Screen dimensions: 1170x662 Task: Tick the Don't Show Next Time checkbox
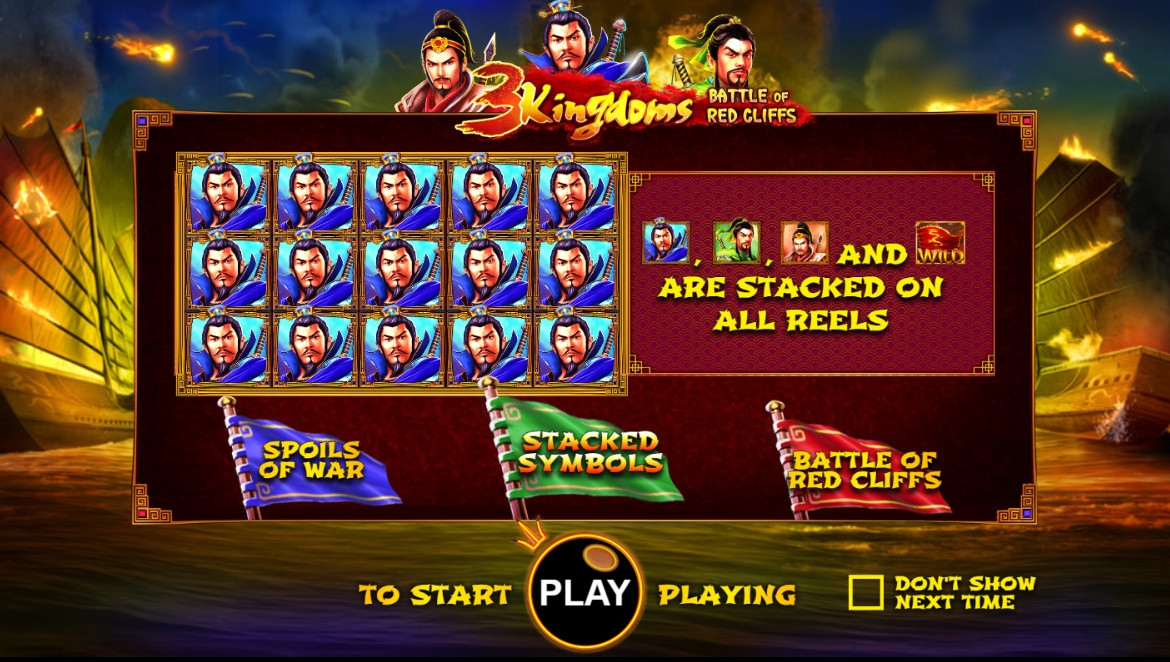865,592
